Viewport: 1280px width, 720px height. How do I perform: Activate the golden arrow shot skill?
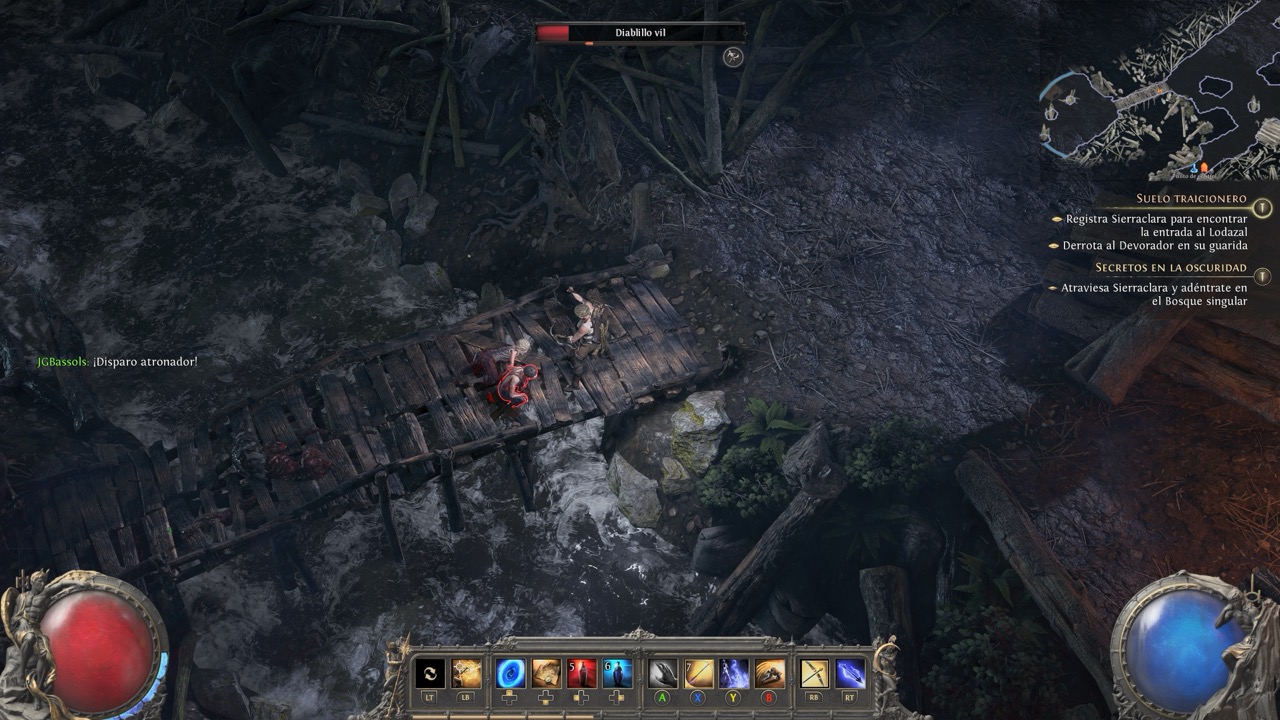(x=699, y=673)
